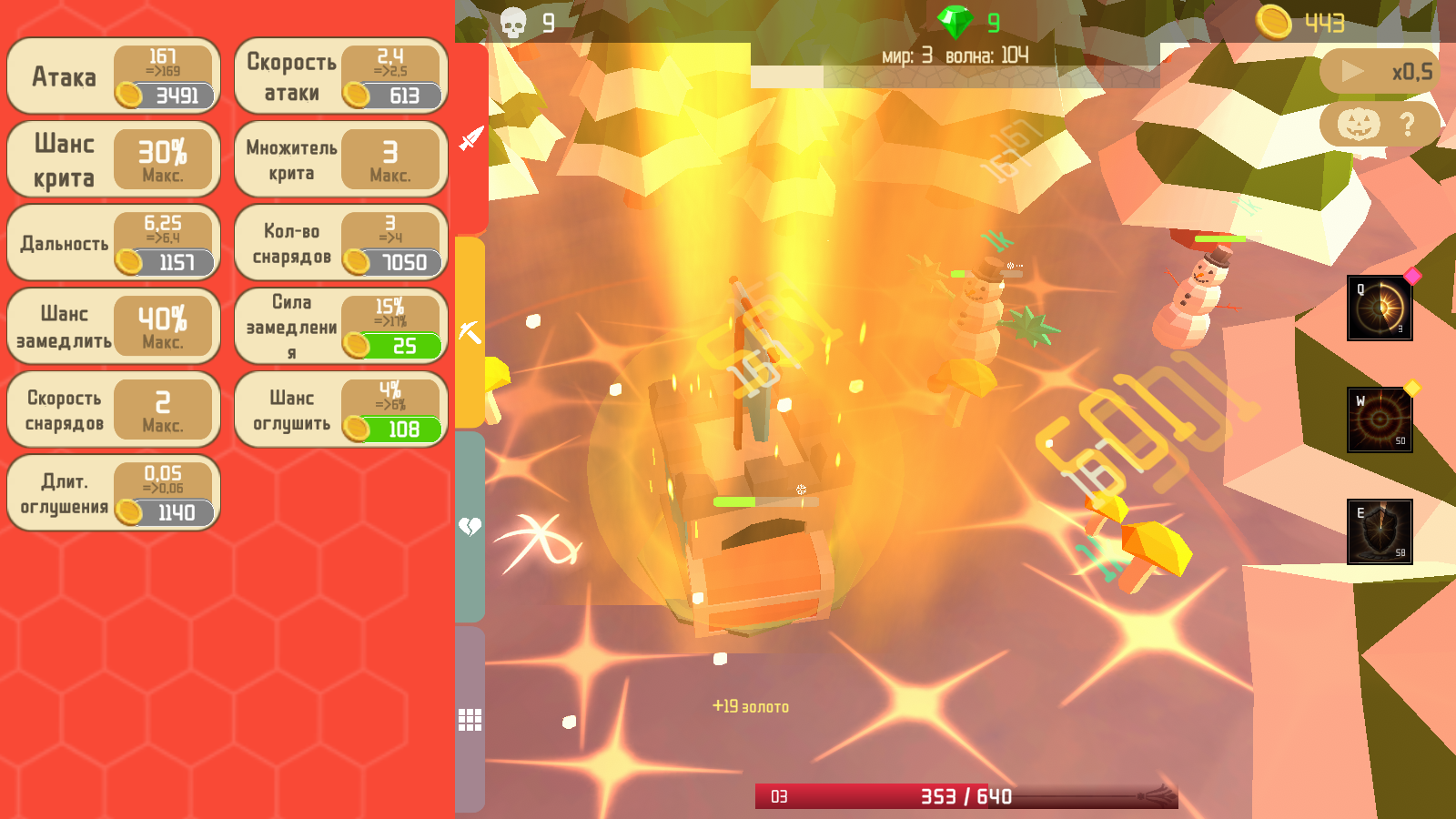Open the Кол-во снарядов upgrade card

(340, 243)
